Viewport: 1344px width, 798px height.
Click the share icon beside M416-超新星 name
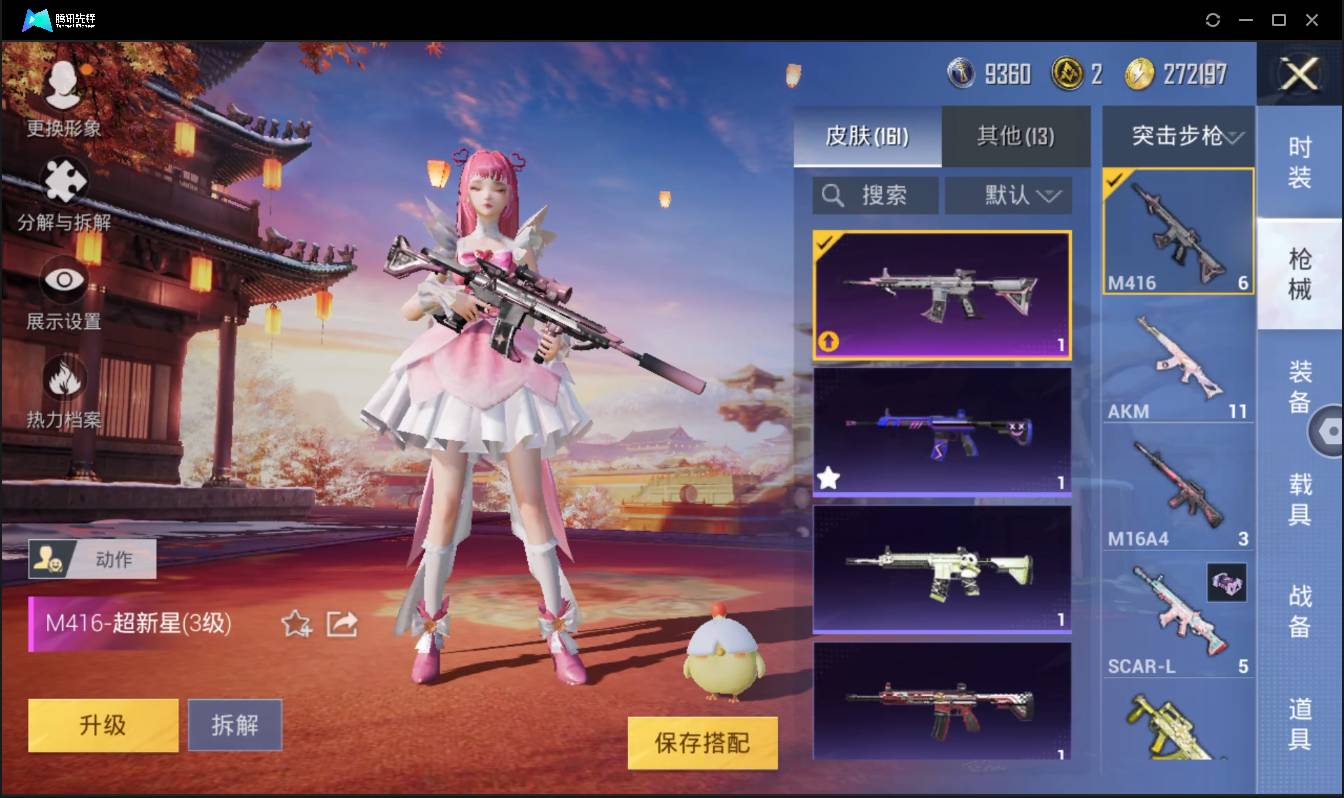pyautogui.click(x=341, y=623)
